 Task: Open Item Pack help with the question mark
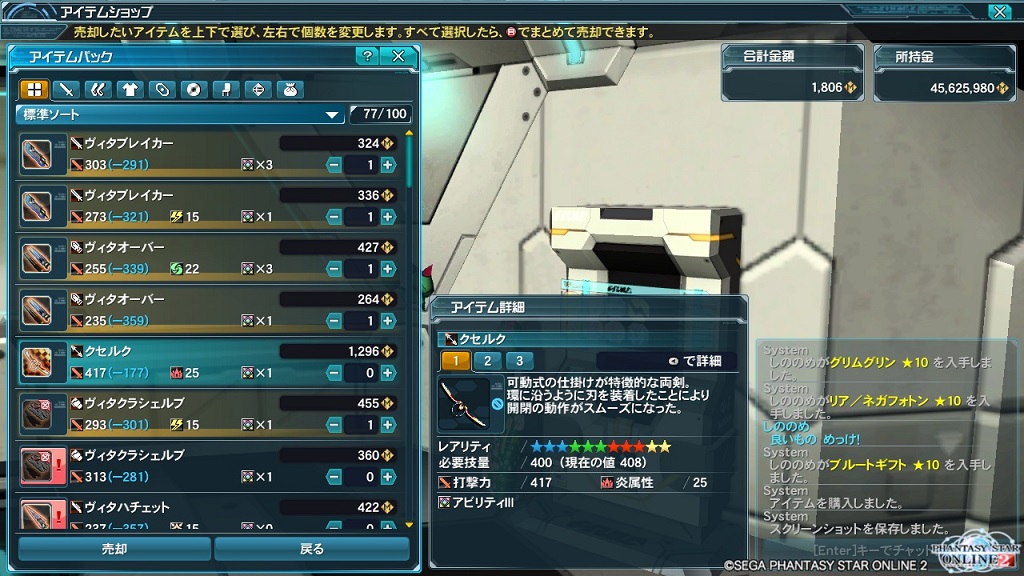coord(368,56)
